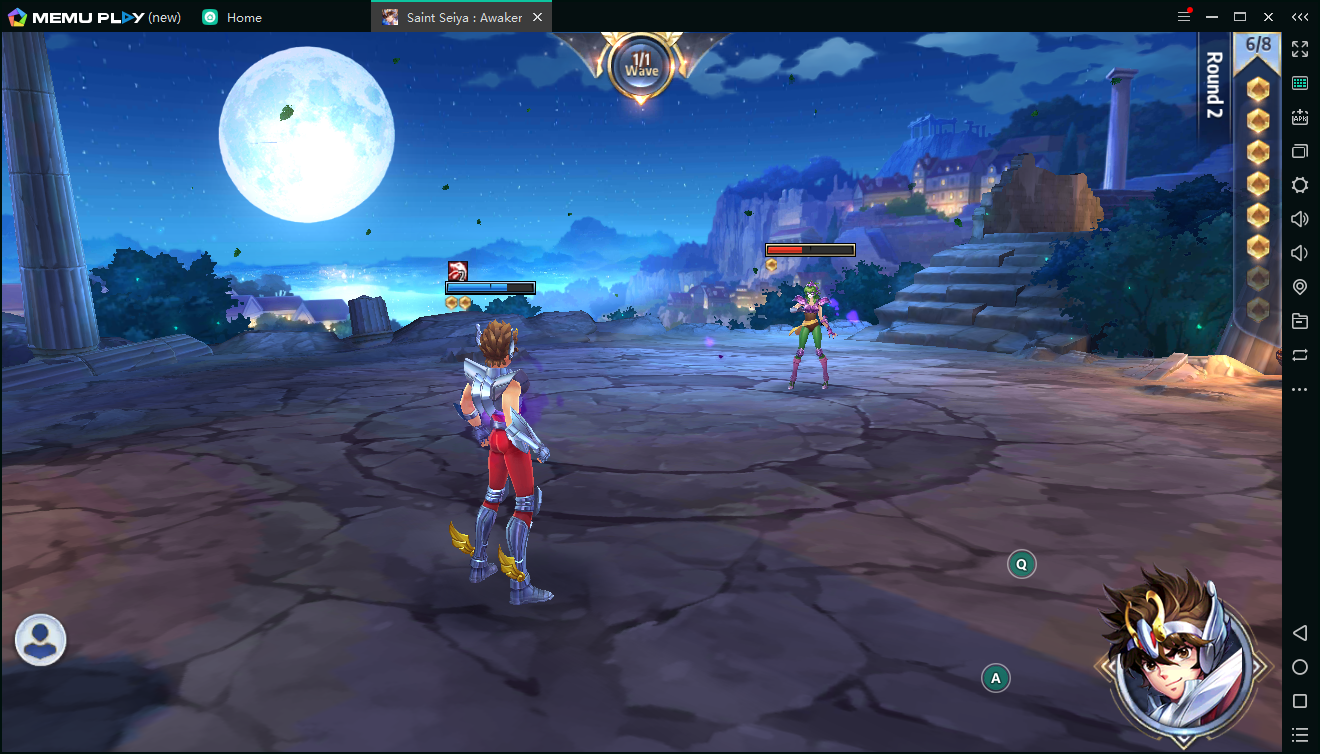Minimize the MEmu Play window

click(1212, 17)
